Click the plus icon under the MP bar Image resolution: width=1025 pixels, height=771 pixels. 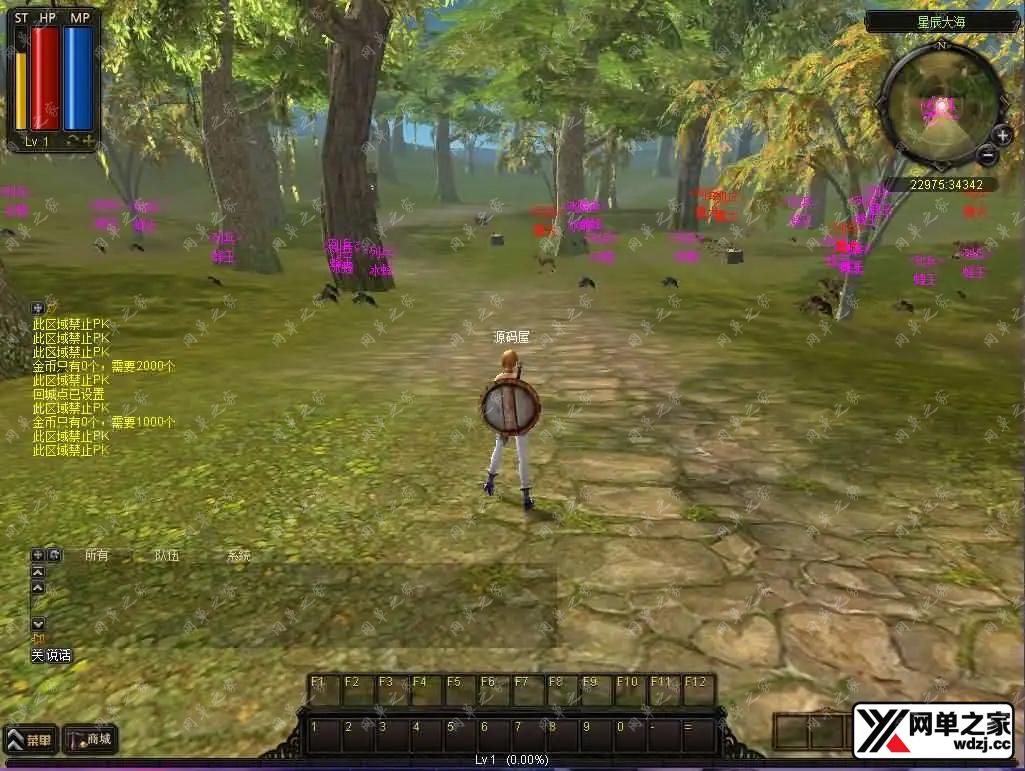pos(89,141)
